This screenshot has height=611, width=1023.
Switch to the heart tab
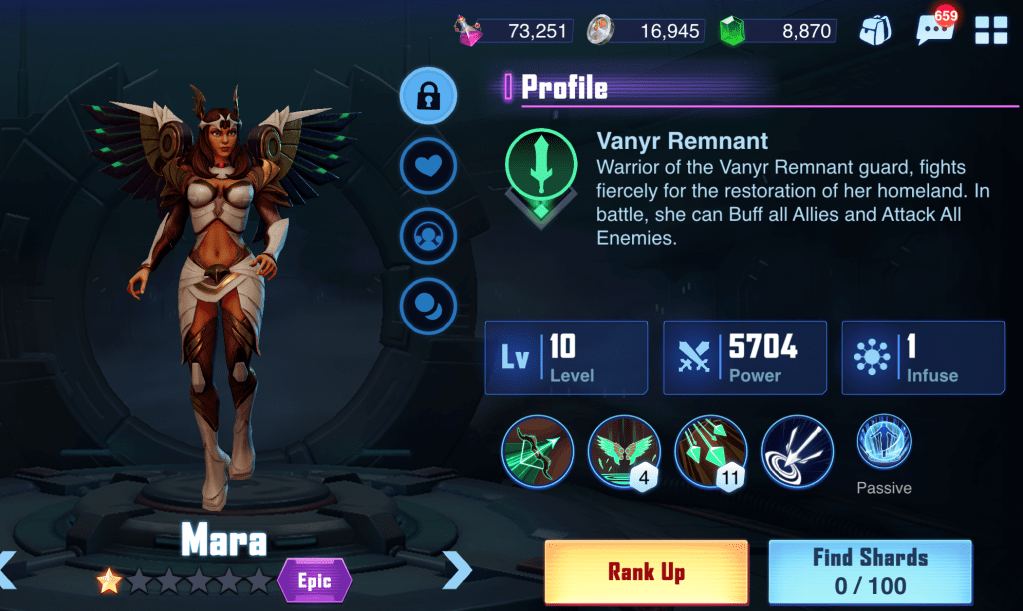(428, 166)
